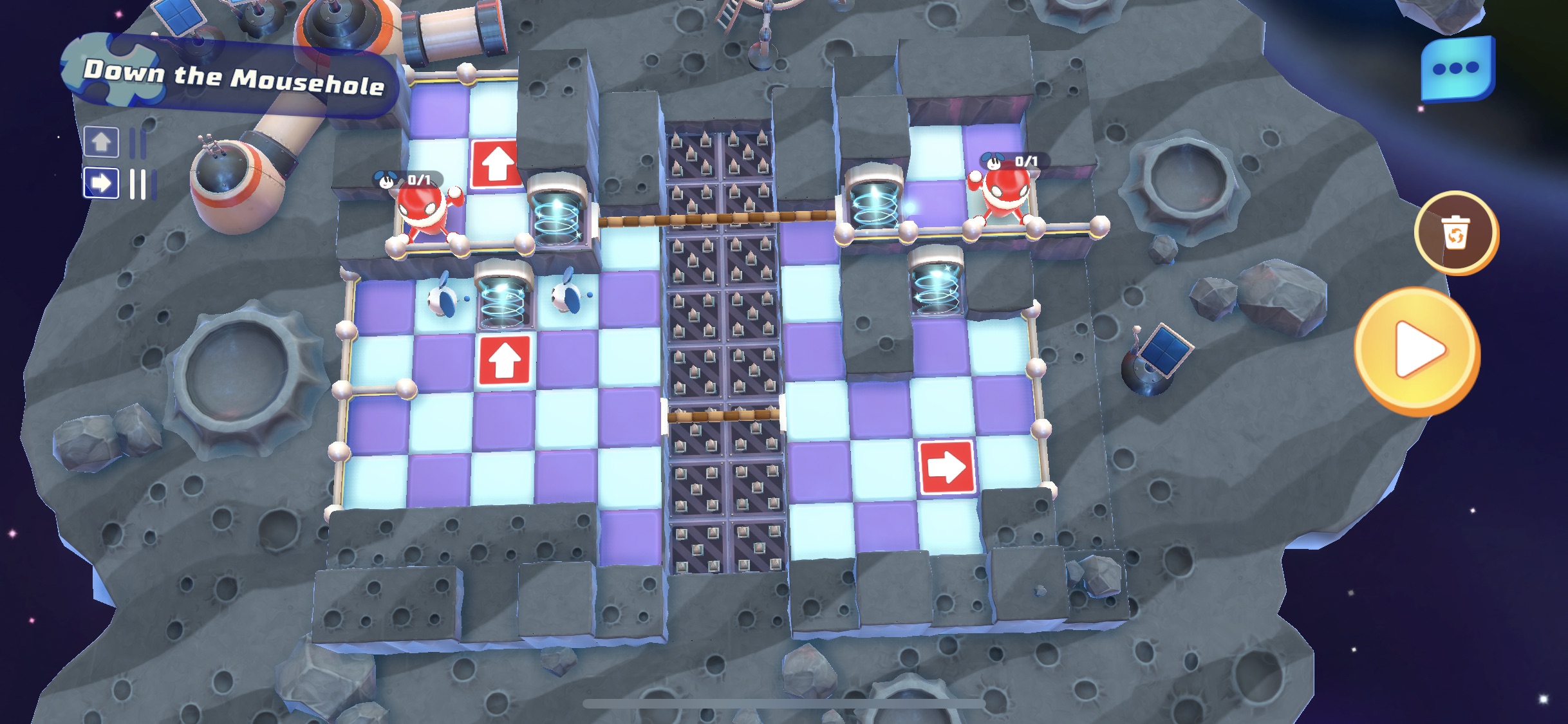
Task: Tap the placed red right-arrow board tile
Action: pos(945,467)
